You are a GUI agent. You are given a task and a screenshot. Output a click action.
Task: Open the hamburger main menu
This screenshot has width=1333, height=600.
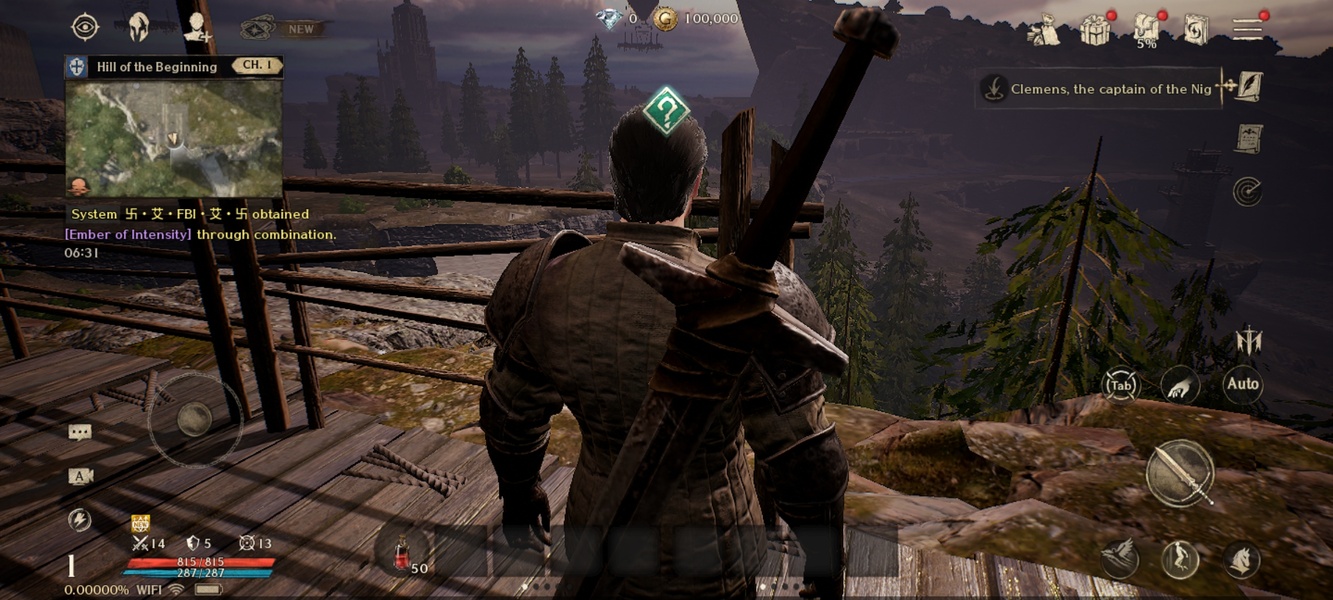click(1247, 29)
